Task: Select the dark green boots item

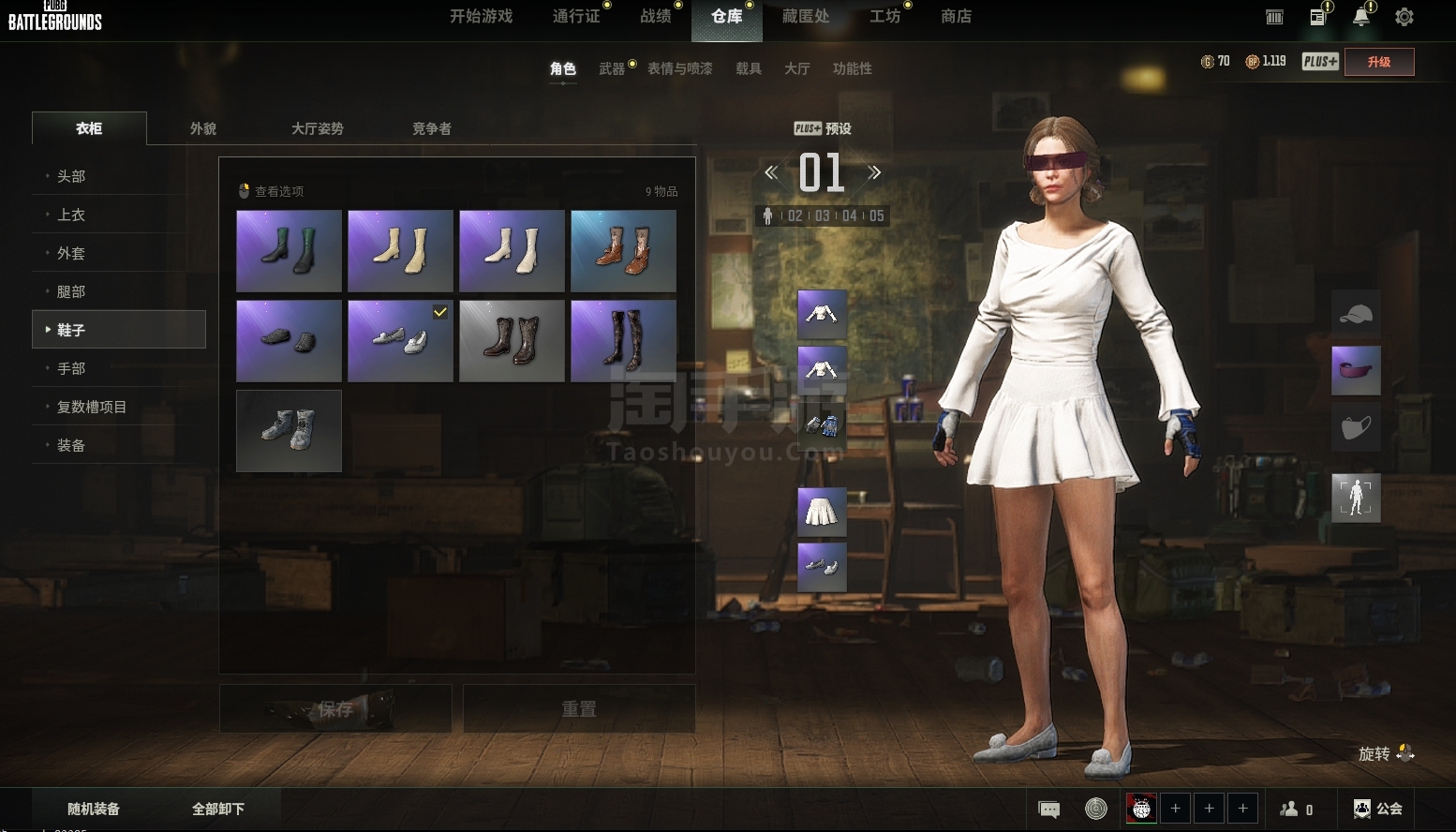Action: point(289,250)
